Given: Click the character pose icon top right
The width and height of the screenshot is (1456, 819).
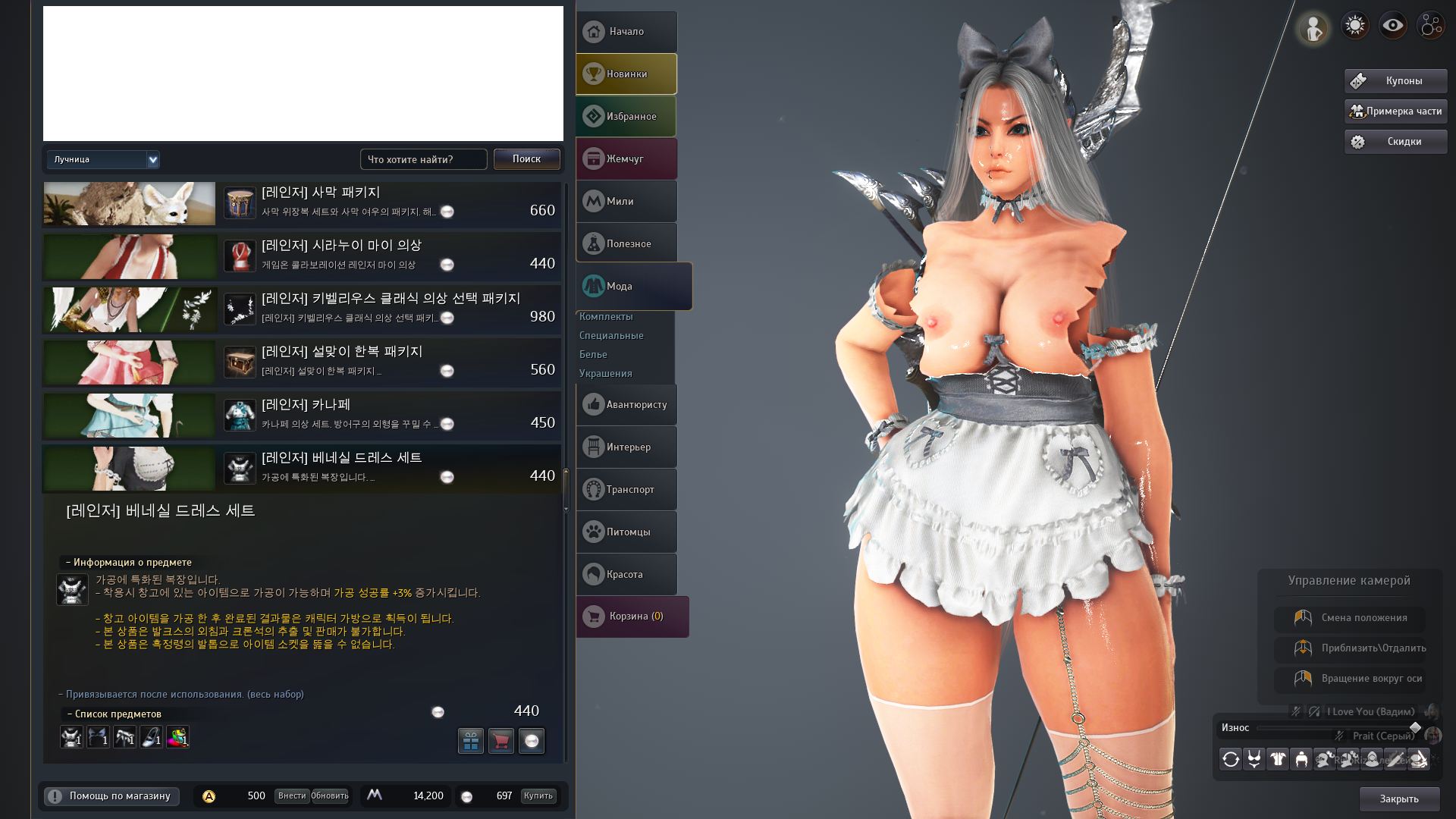Looking at the screenshot, I should point(1313,26).
